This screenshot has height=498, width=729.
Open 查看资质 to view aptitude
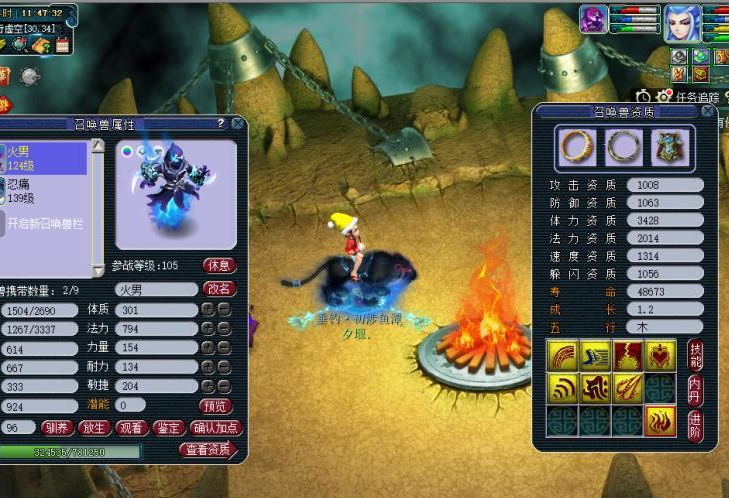(x=208, y=450)
